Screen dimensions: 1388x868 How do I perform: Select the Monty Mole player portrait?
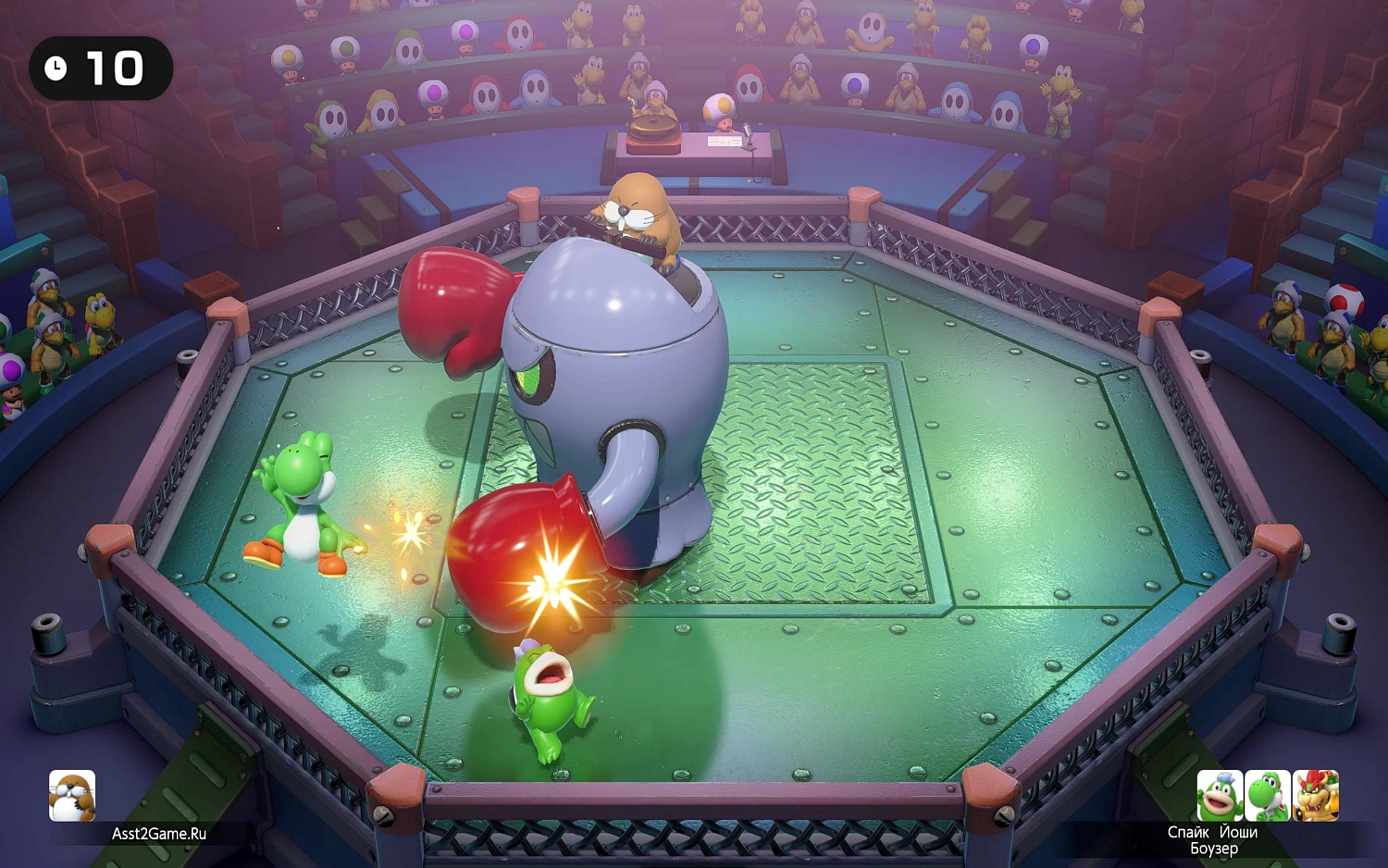[x=72, y=796]
